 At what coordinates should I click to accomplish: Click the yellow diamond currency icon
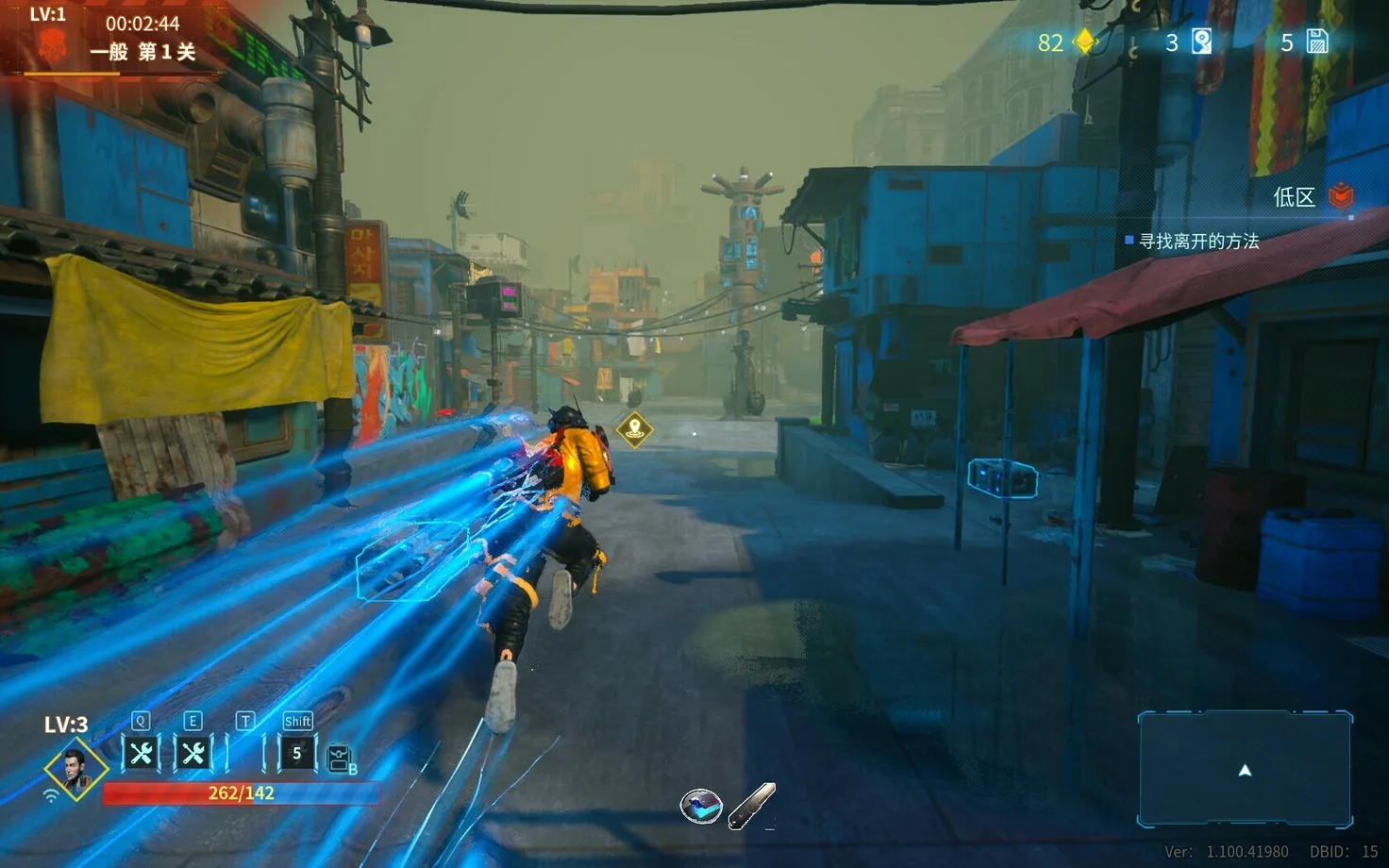coord(1085,42)
